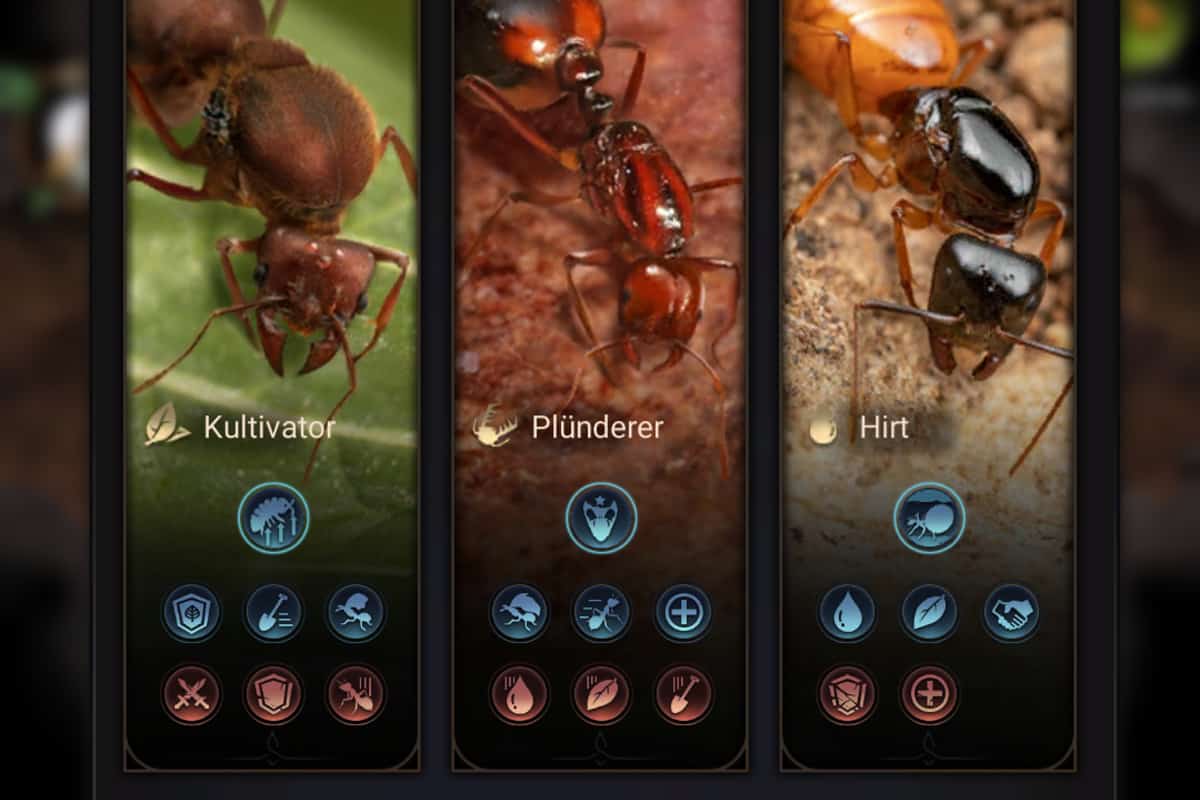Image resolution: width=1200 pixels, height=800 pixels.
Task: Open Plünderer's large ant head star trait
Action: pyautogui.click(x=601, y=517)
